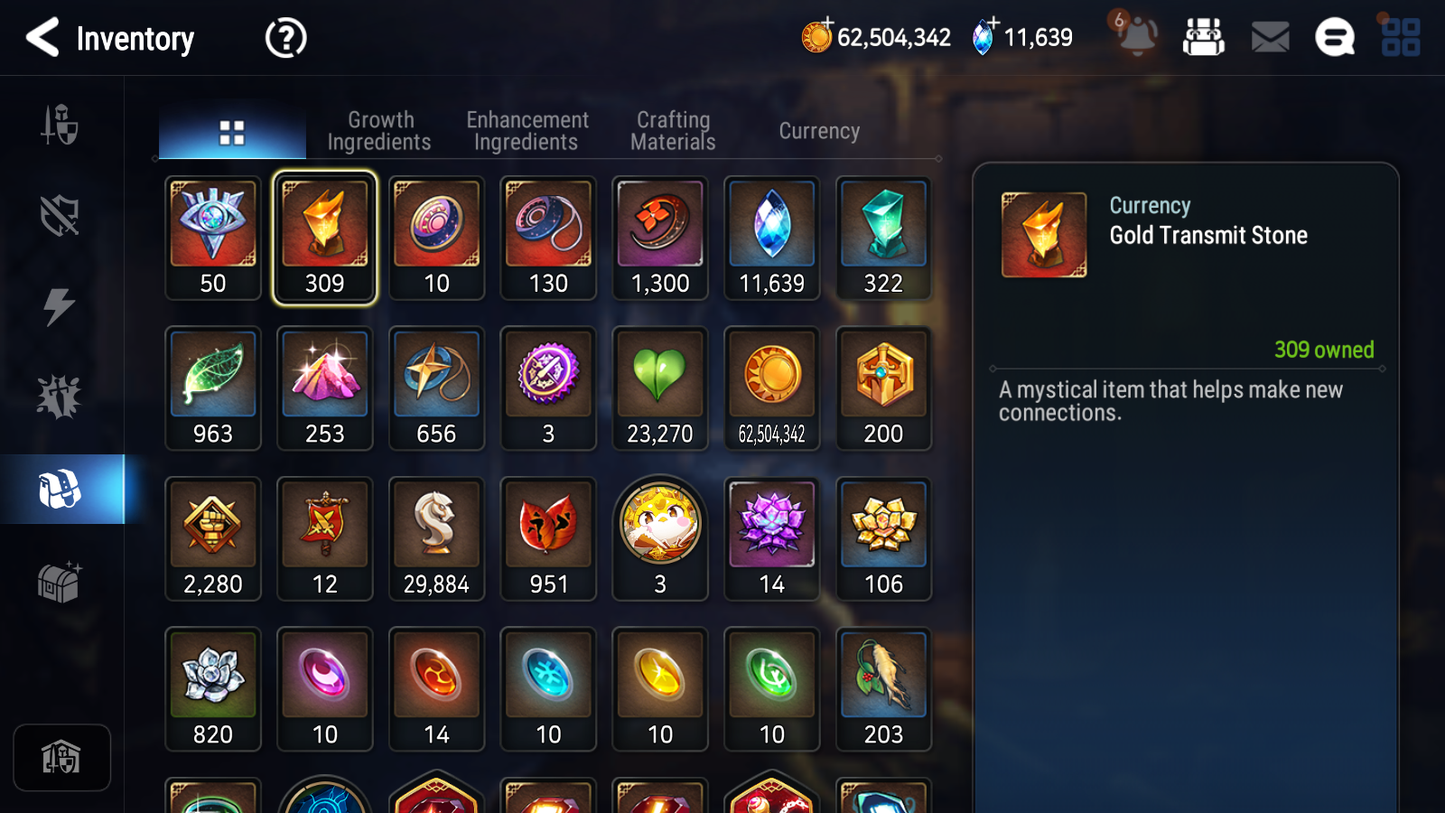Viewport: 1445px width, 813px height.
Task: Open the chat speech bubble icon
Action: pos(1334,36)
